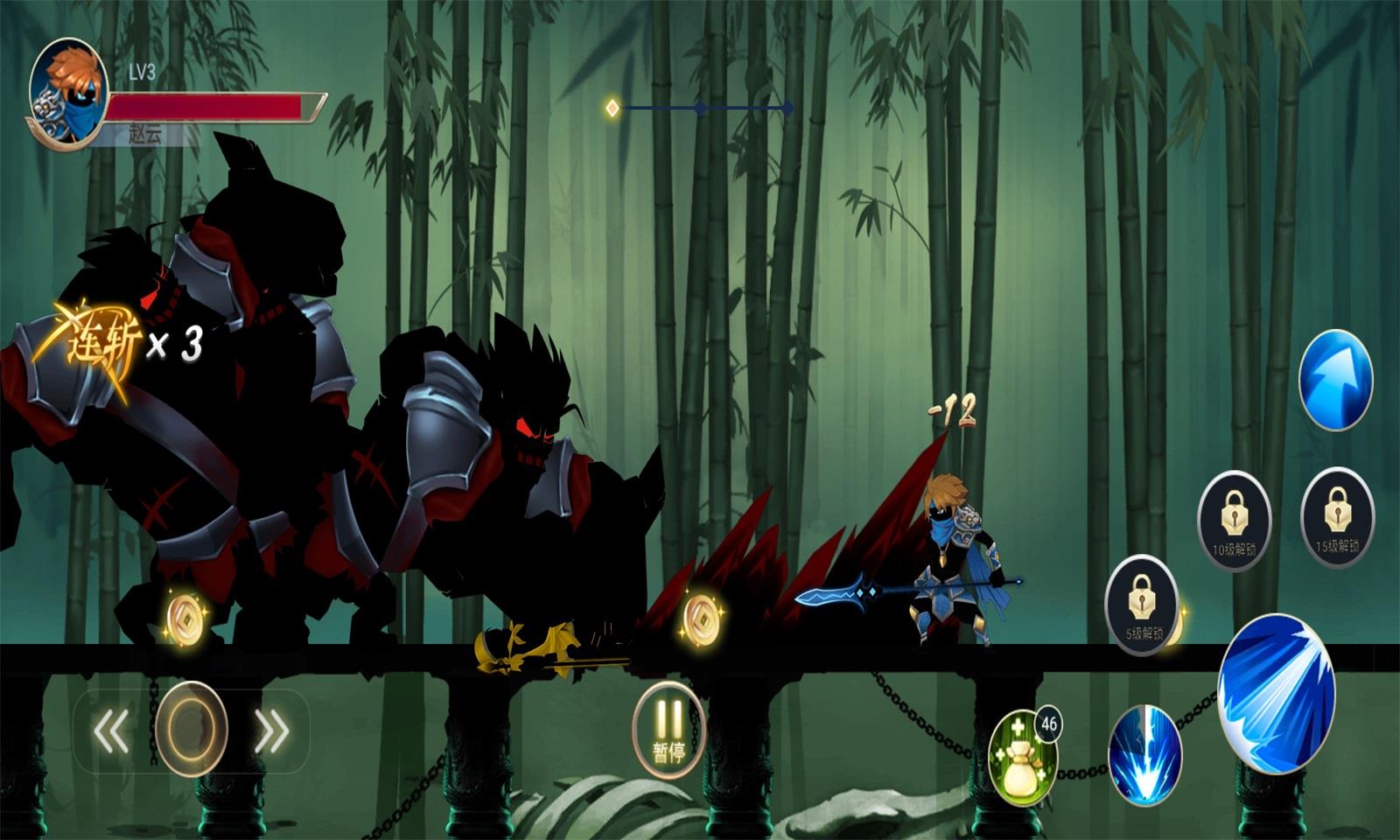This screenshot has height=840, width=1400.
Task: Tap the left movement arrow
Action: 111,731
